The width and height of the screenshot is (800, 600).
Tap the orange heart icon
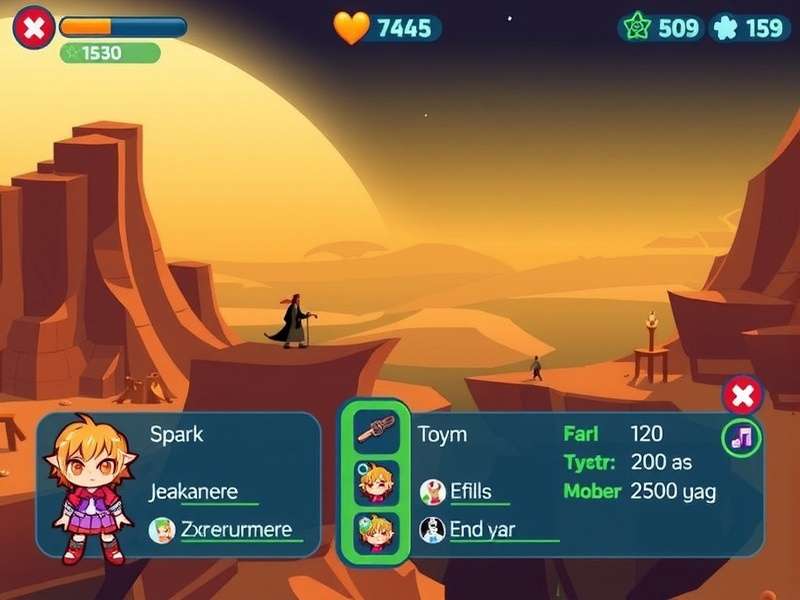click(351, 28)
